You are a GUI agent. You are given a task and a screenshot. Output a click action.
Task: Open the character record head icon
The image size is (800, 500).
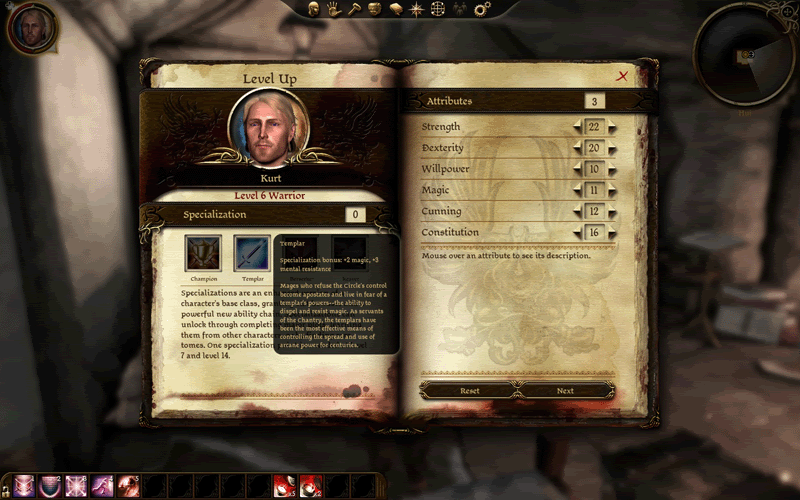click(x=312, y=9)
